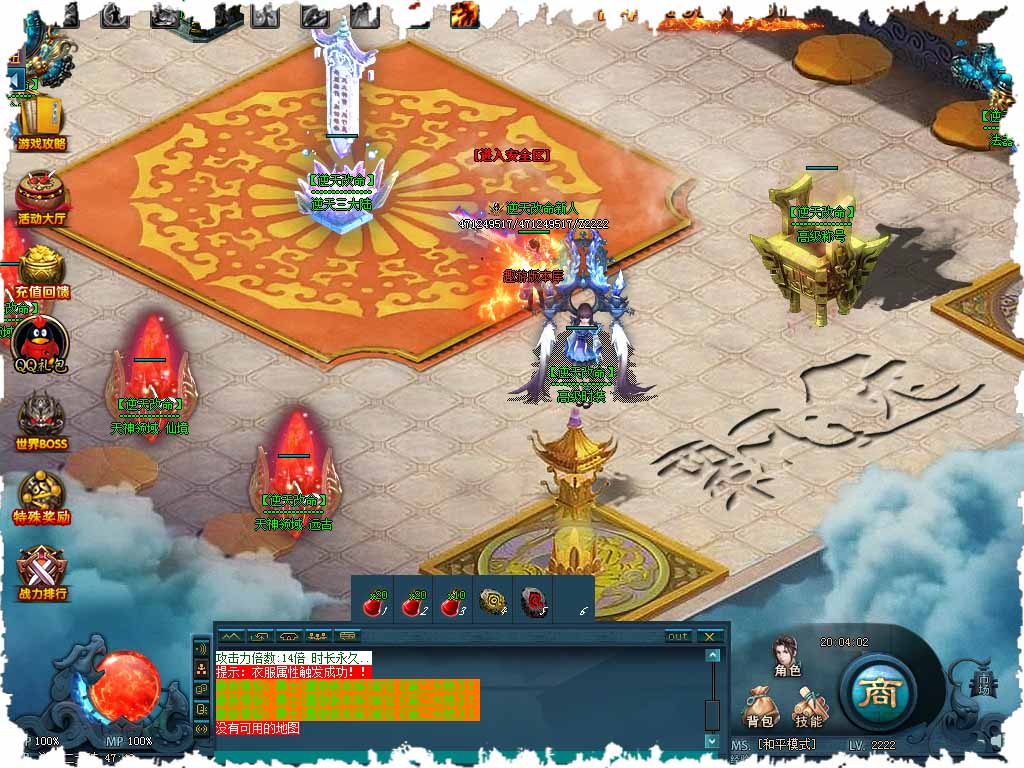1024x768 pixels.
Task: Open the 背包 backpack
Action: pos(759,707)
